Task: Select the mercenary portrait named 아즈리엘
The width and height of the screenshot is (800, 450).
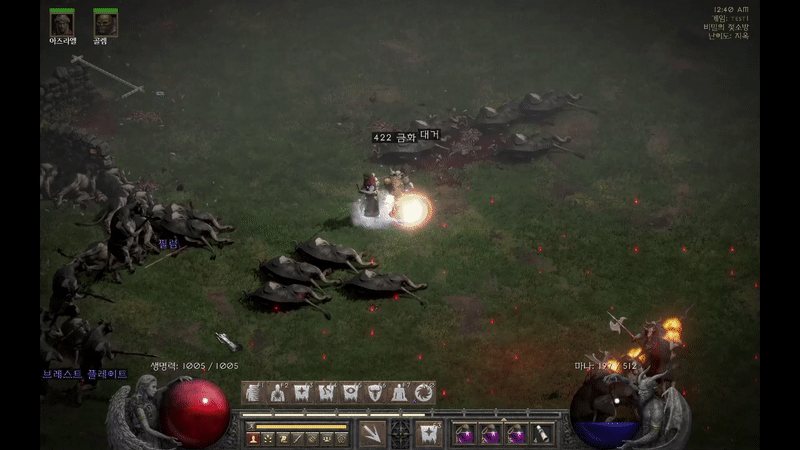Action: pyautogui.click(x=62, y=22)
